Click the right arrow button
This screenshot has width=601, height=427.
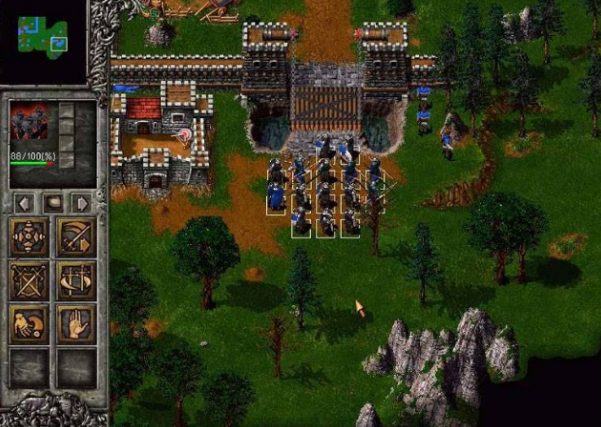pos(82,203)
